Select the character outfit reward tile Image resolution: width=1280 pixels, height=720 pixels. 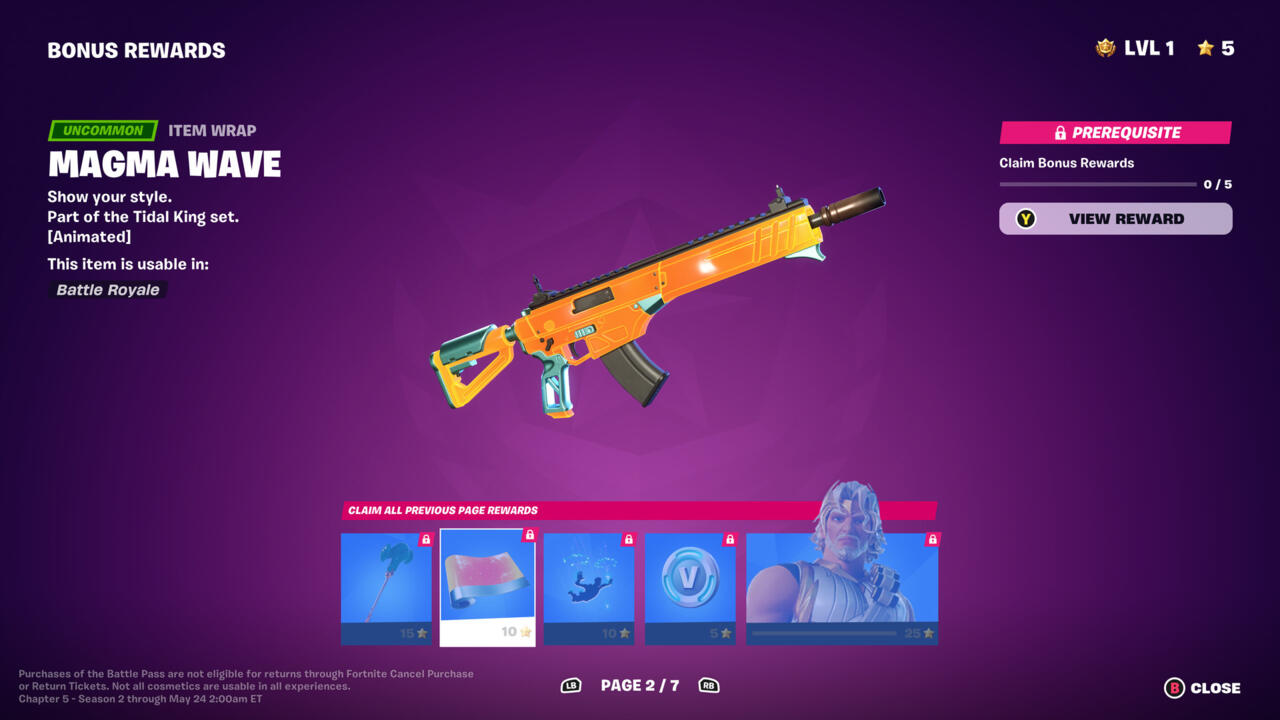(x=842, y=588)
